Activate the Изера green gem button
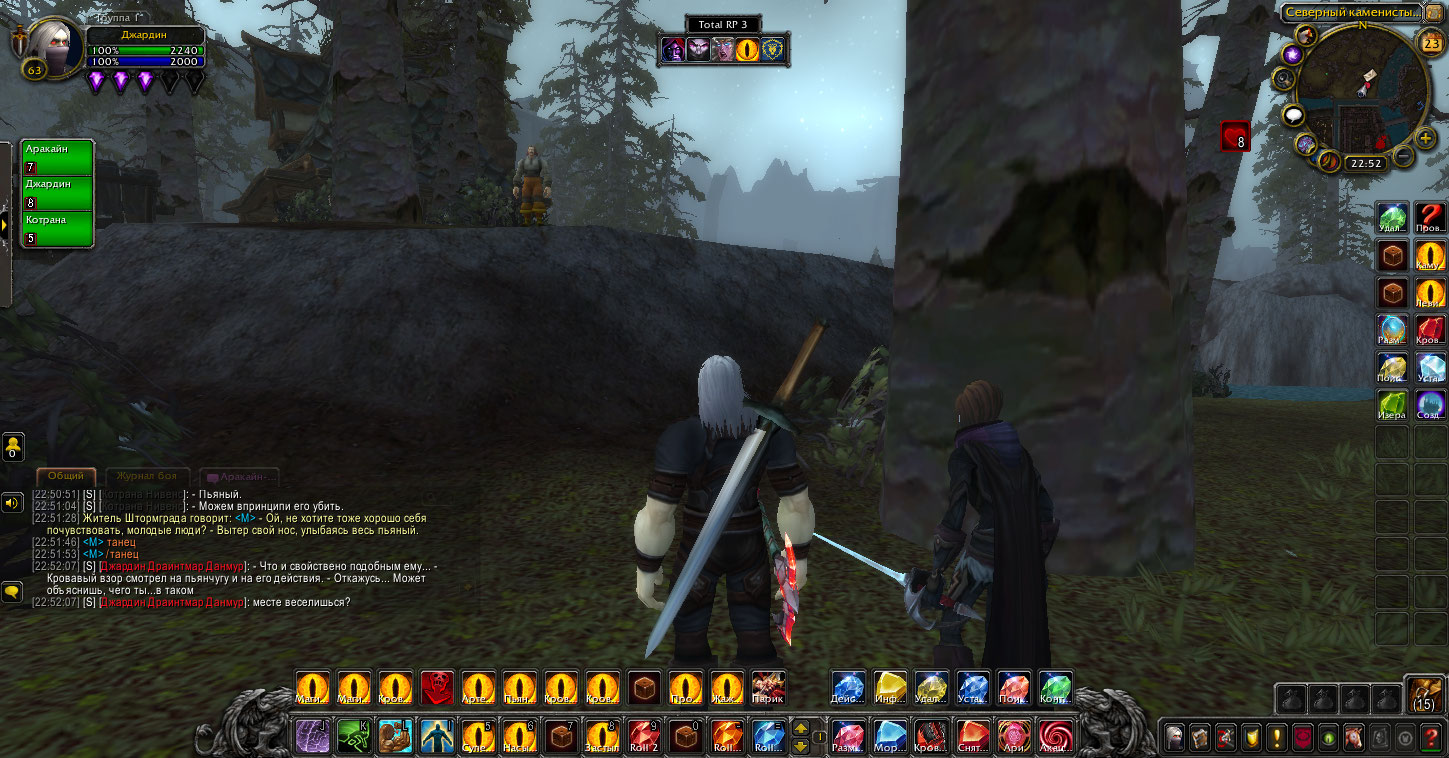 pyautogui.click(x=1392, y=404)
